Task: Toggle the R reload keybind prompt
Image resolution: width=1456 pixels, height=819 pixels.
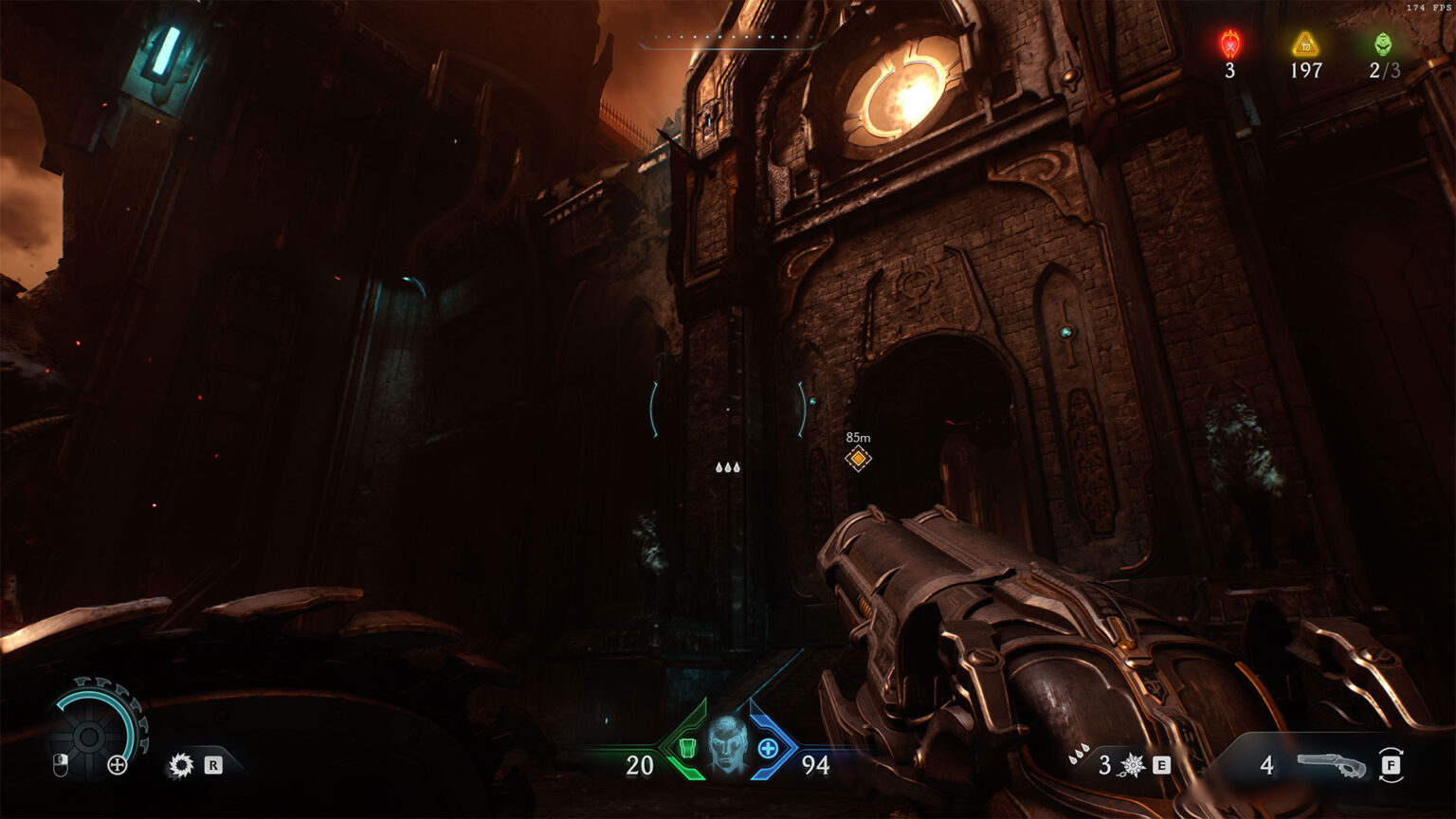Action: pyautogui.click(x=212, y=764)
